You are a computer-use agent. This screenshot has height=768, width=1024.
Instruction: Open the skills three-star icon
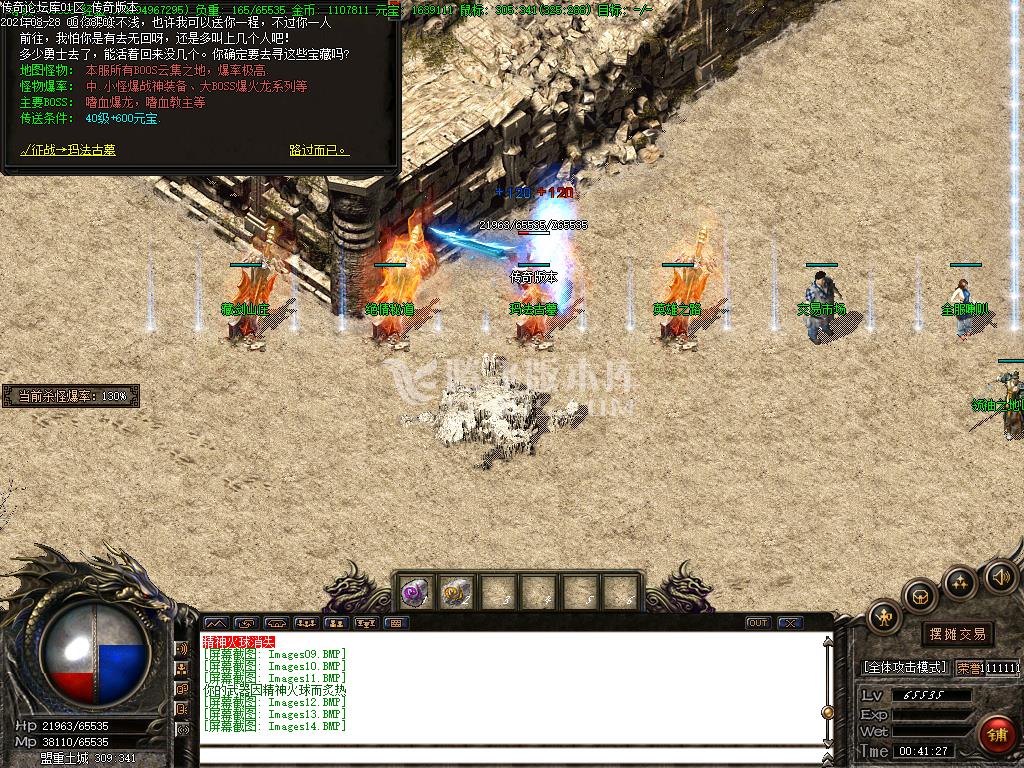pos(960,582)
